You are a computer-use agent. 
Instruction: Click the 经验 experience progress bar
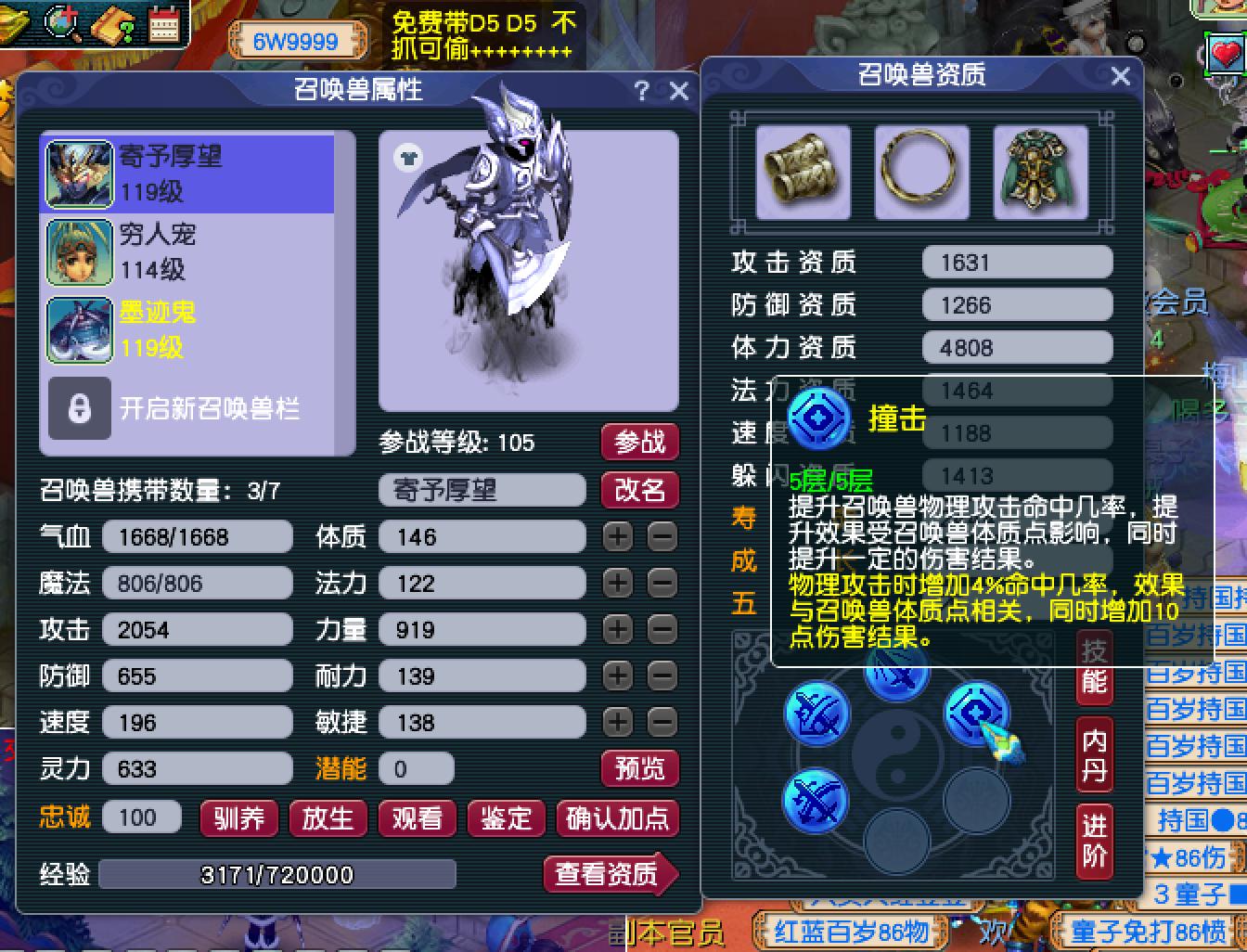[278, 873]
